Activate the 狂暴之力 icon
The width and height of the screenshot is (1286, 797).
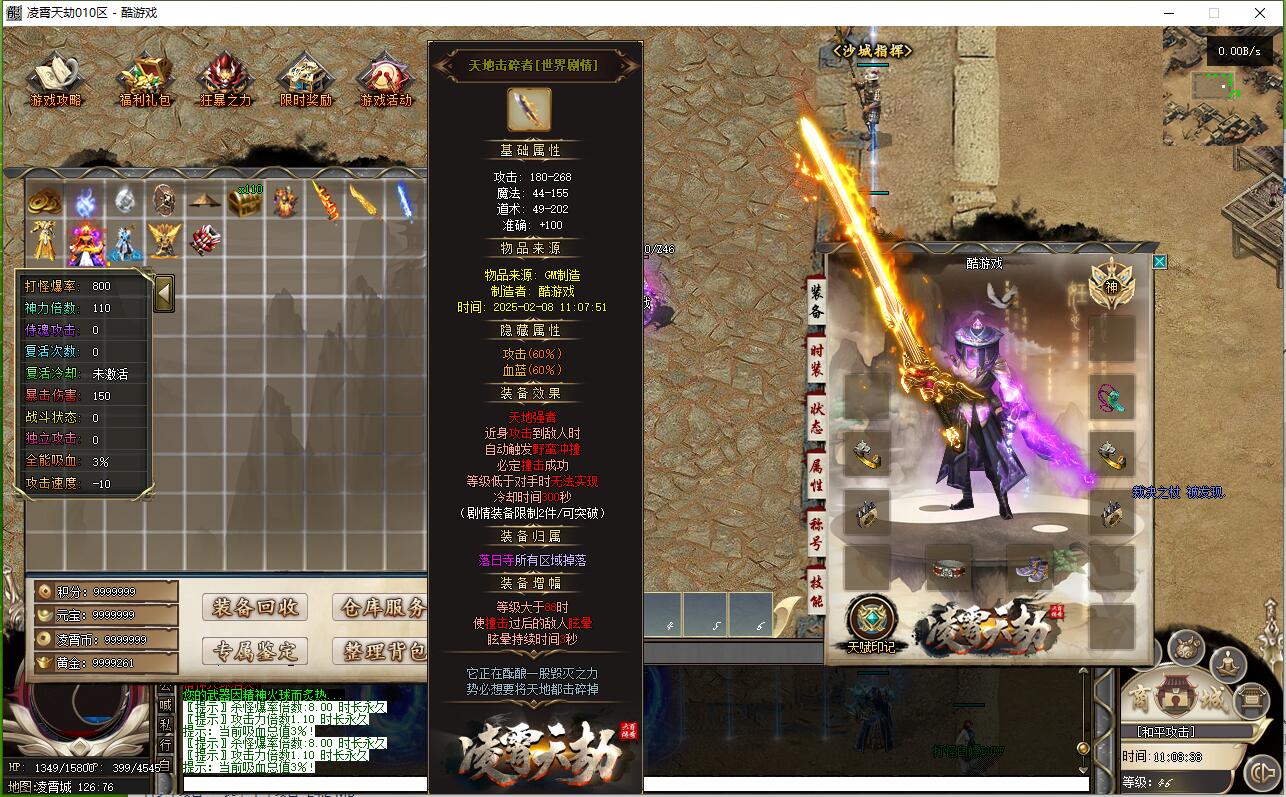(x=225, y=78)
